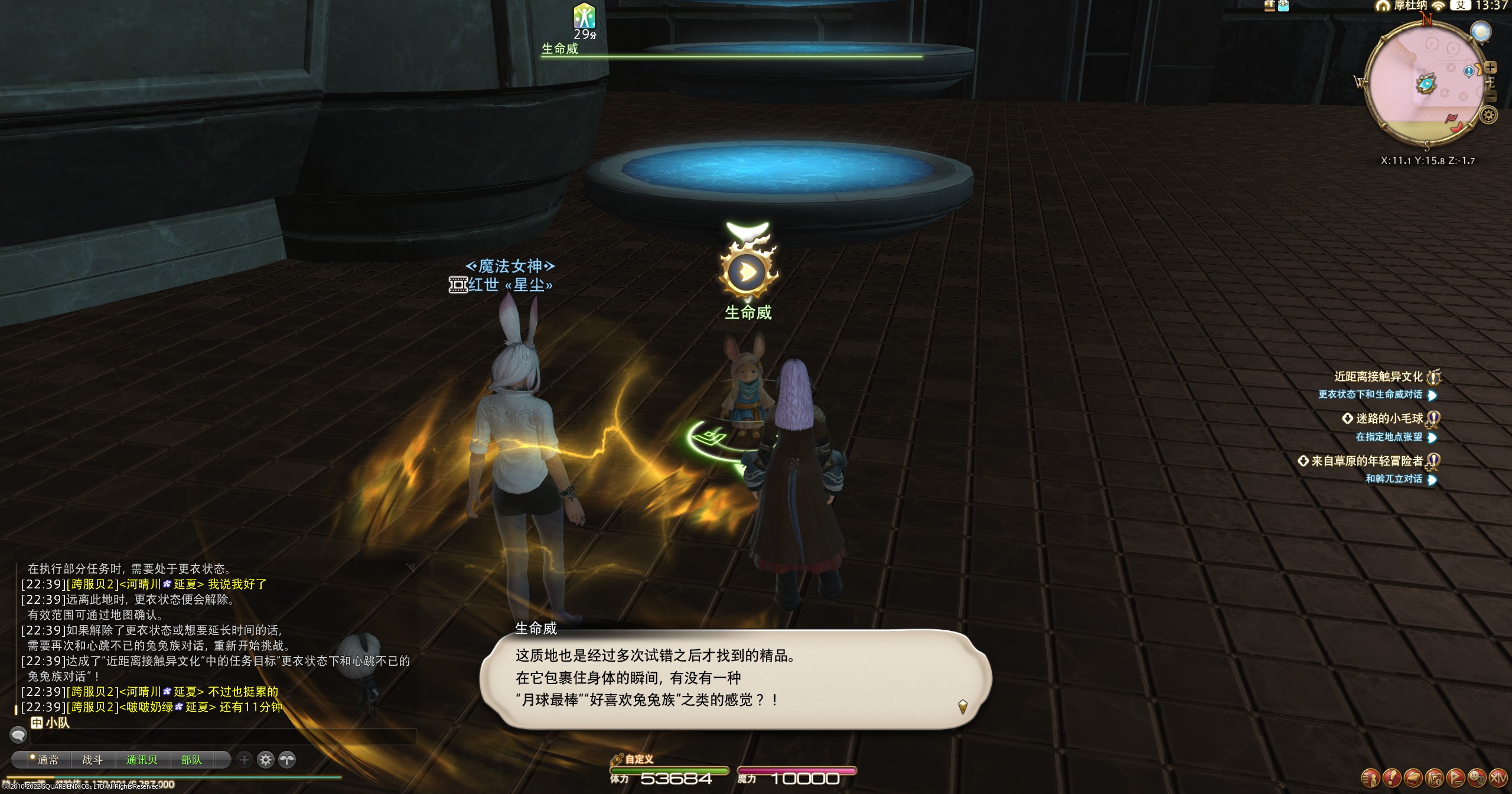This screenshot has height=794, width=1512.
Task: Select the 通讯贝 chat tab
Action: point(142,760)
